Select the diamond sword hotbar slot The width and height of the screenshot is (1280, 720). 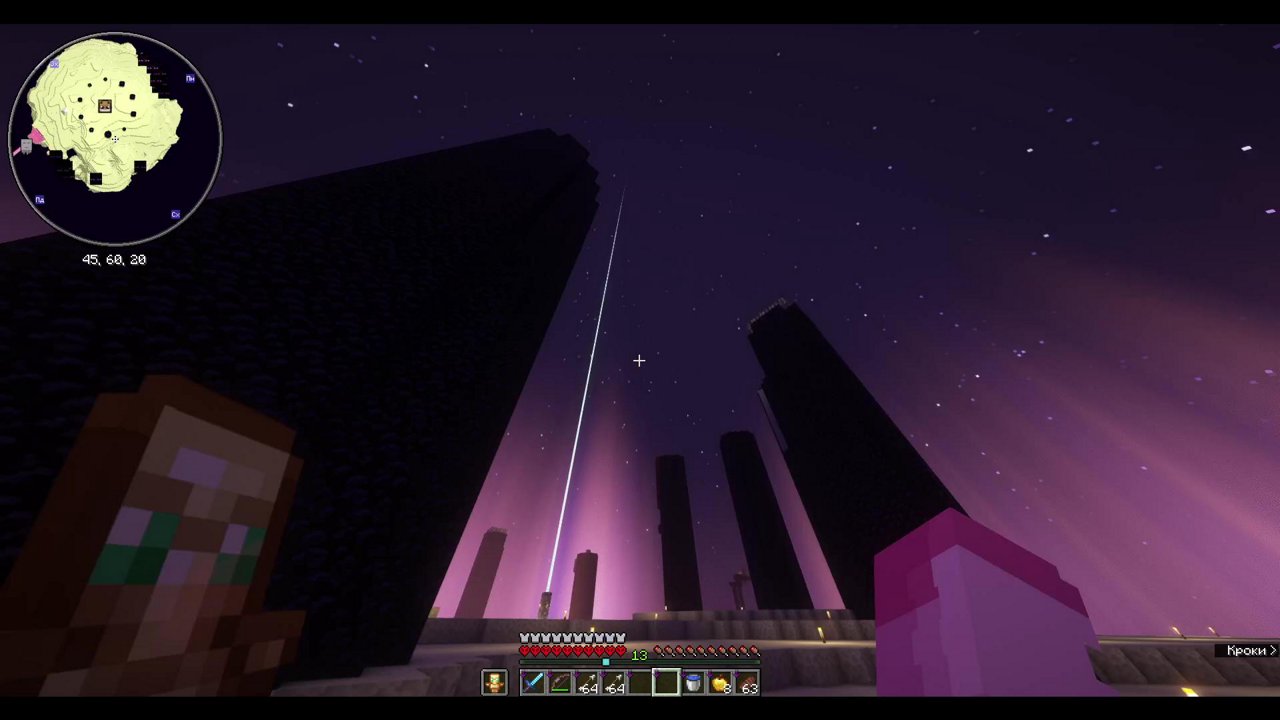pos(532,683)
